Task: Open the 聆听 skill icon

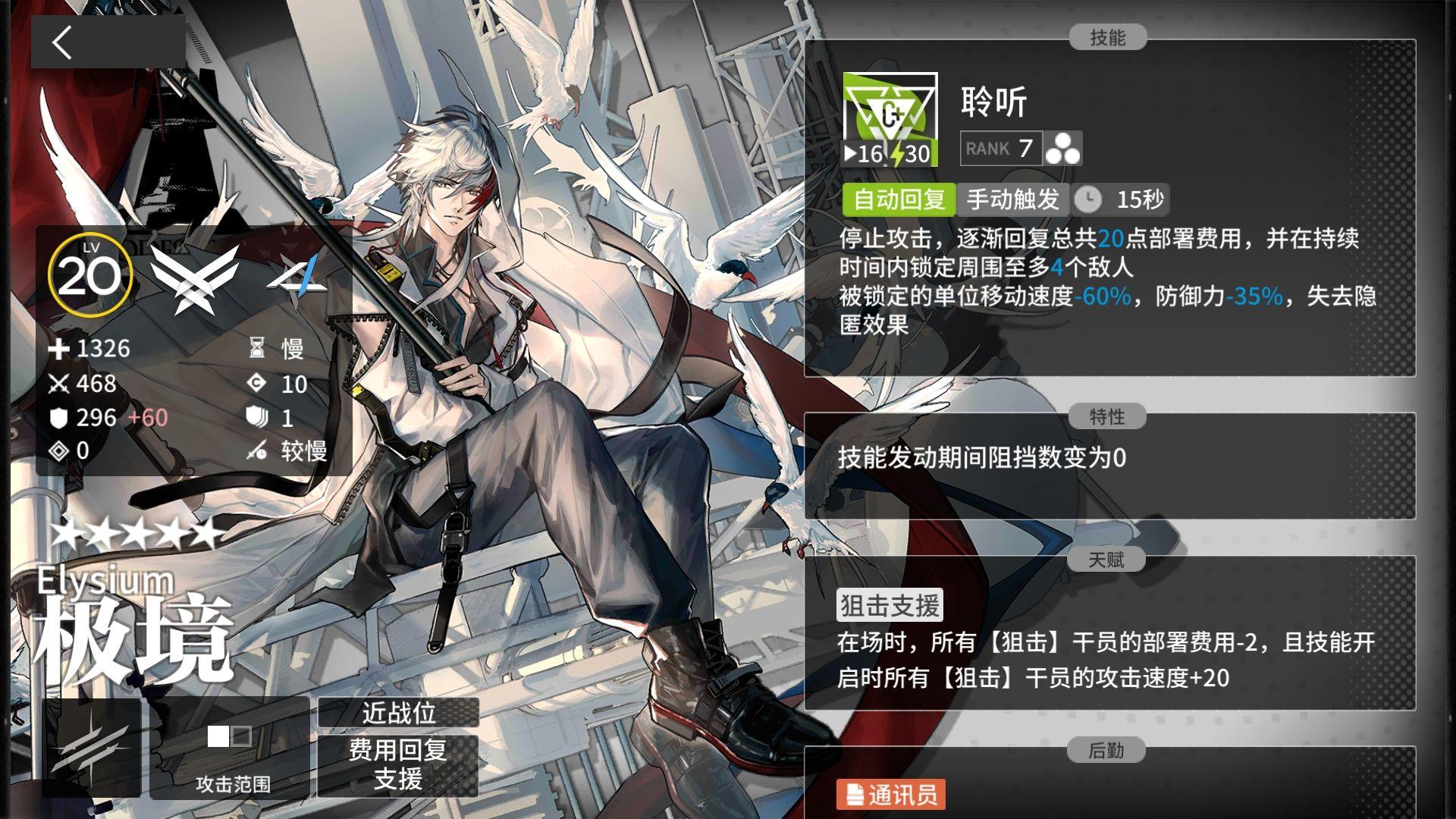Action: (x=891, y=118)
